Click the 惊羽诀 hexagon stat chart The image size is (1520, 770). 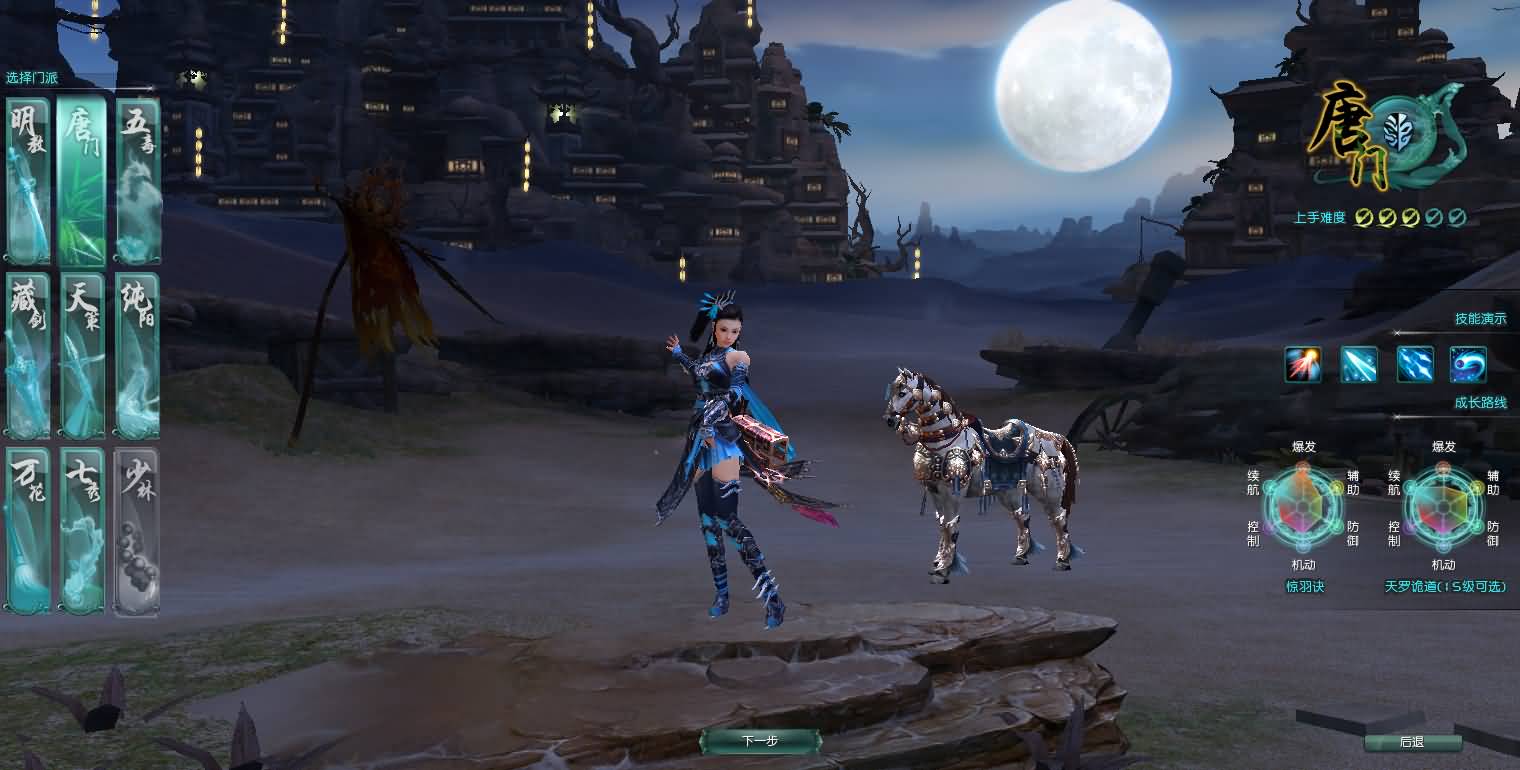1306,507
